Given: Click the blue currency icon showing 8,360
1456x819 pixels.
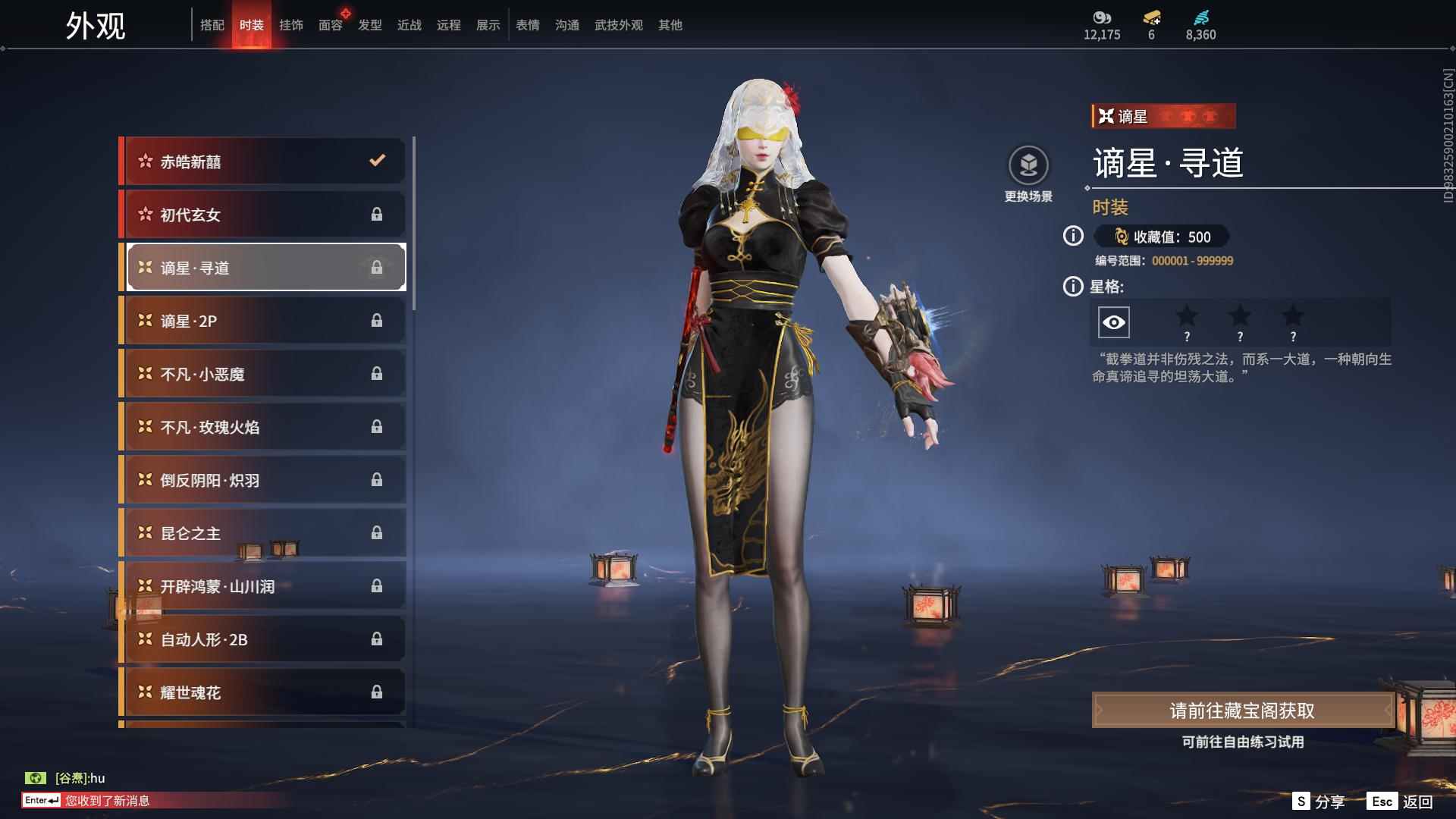Looking at the screenshot, I should (x=1202, y=17).
